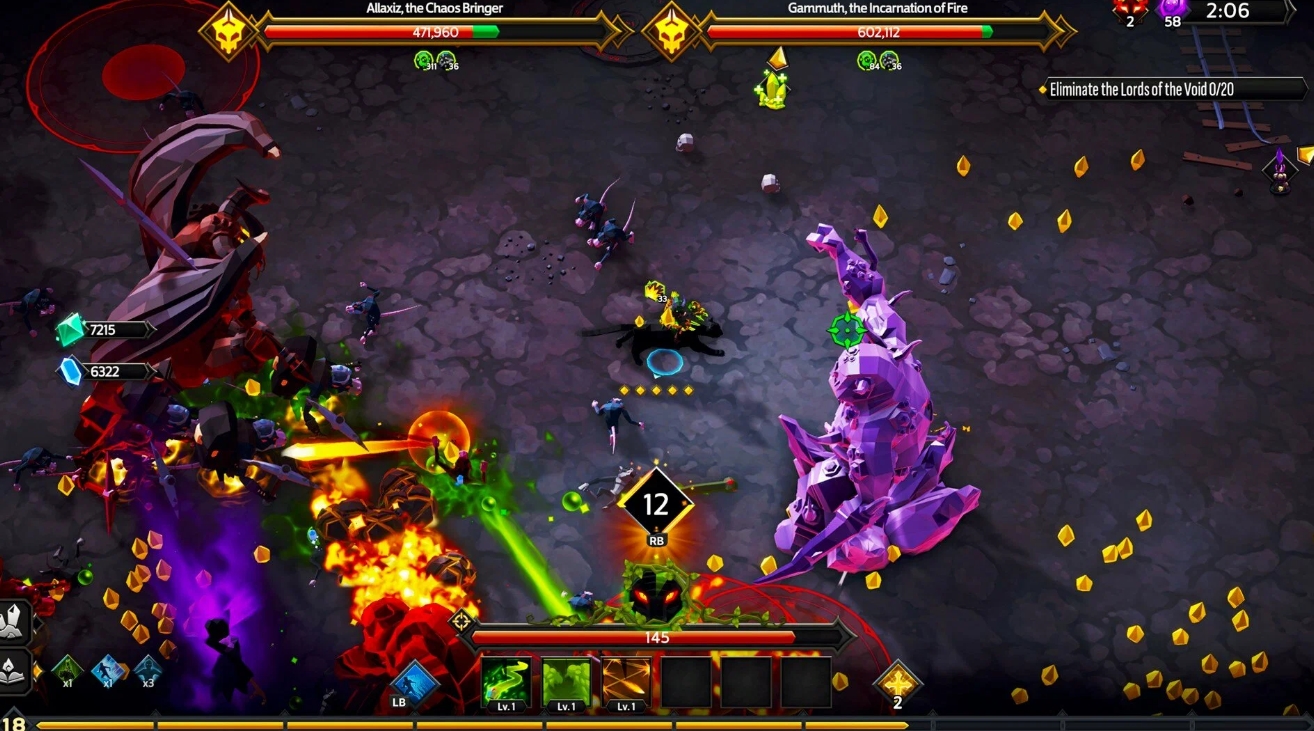This screenshot has height=731, width=1314.
Task: Expand the Allaxiz boss emblem banner
Action: tap(228, 30)
